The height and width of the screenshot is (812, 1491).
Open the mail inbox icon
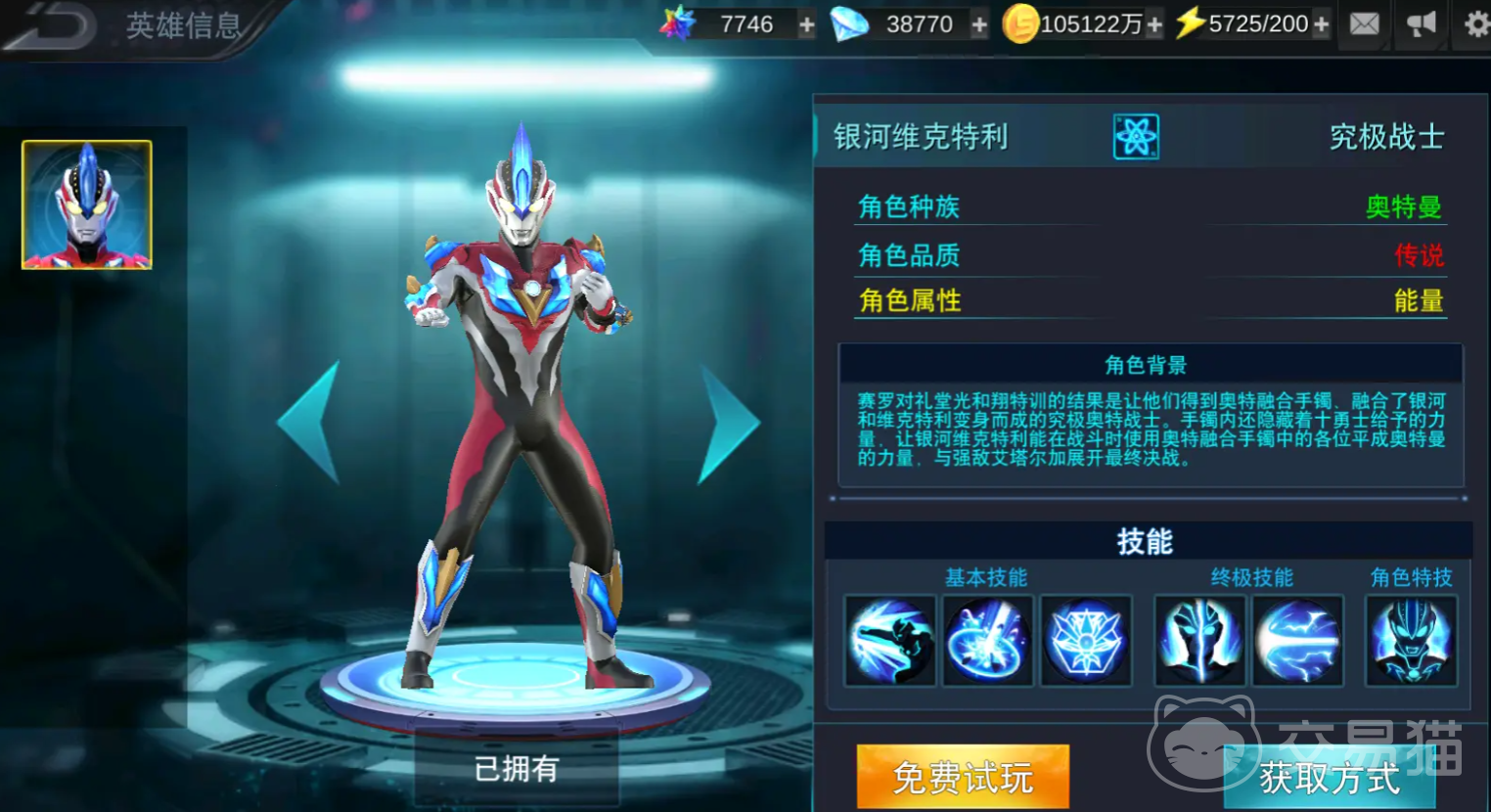[1364, 23]
